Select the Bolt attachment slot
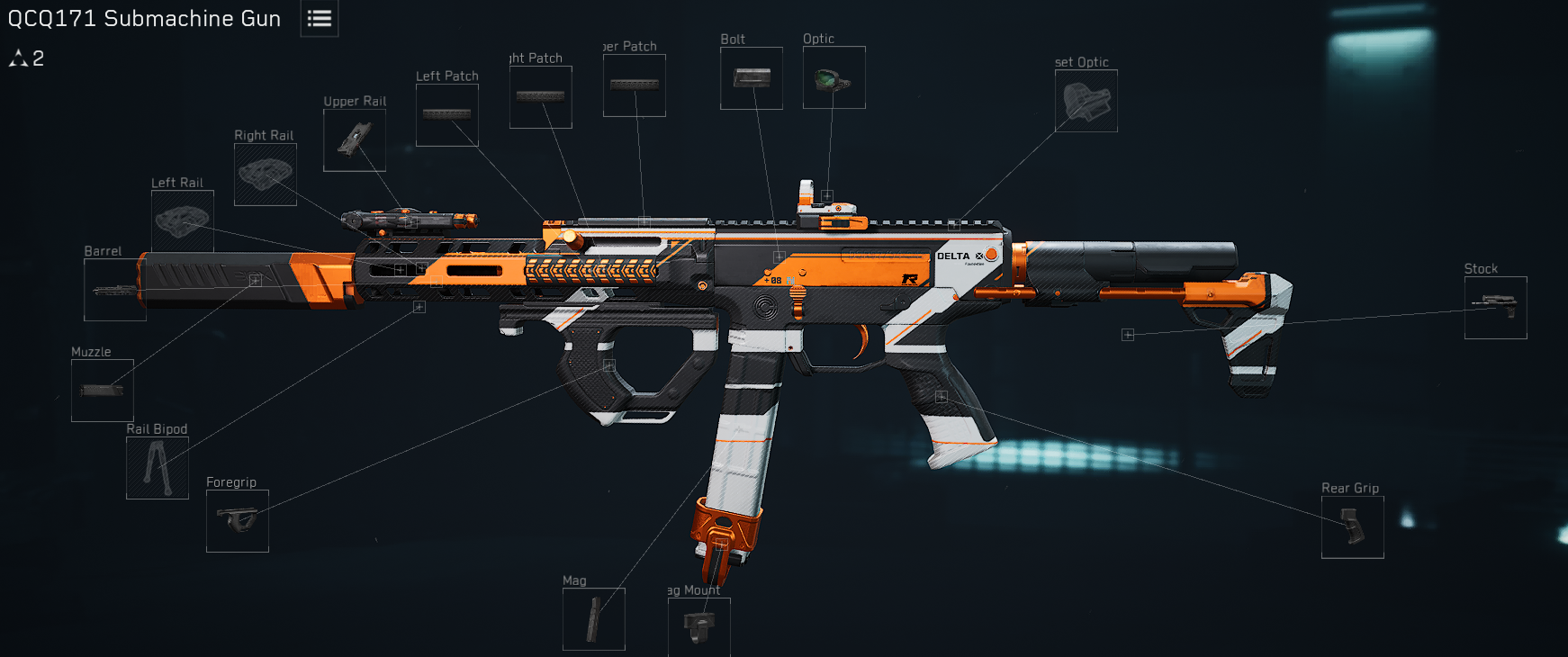Image resolution: width=1568 pixels, height=657 pixels. (752, 78)
